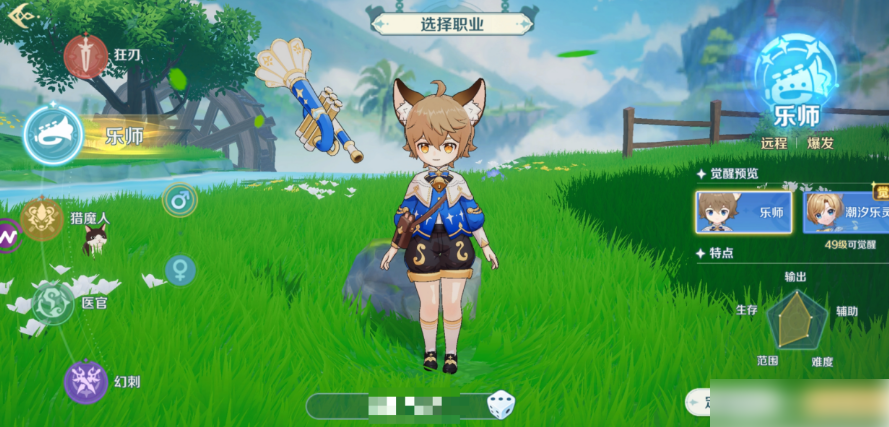
Task: Select the 狂刃 class
Action: (x=87, y=55)
